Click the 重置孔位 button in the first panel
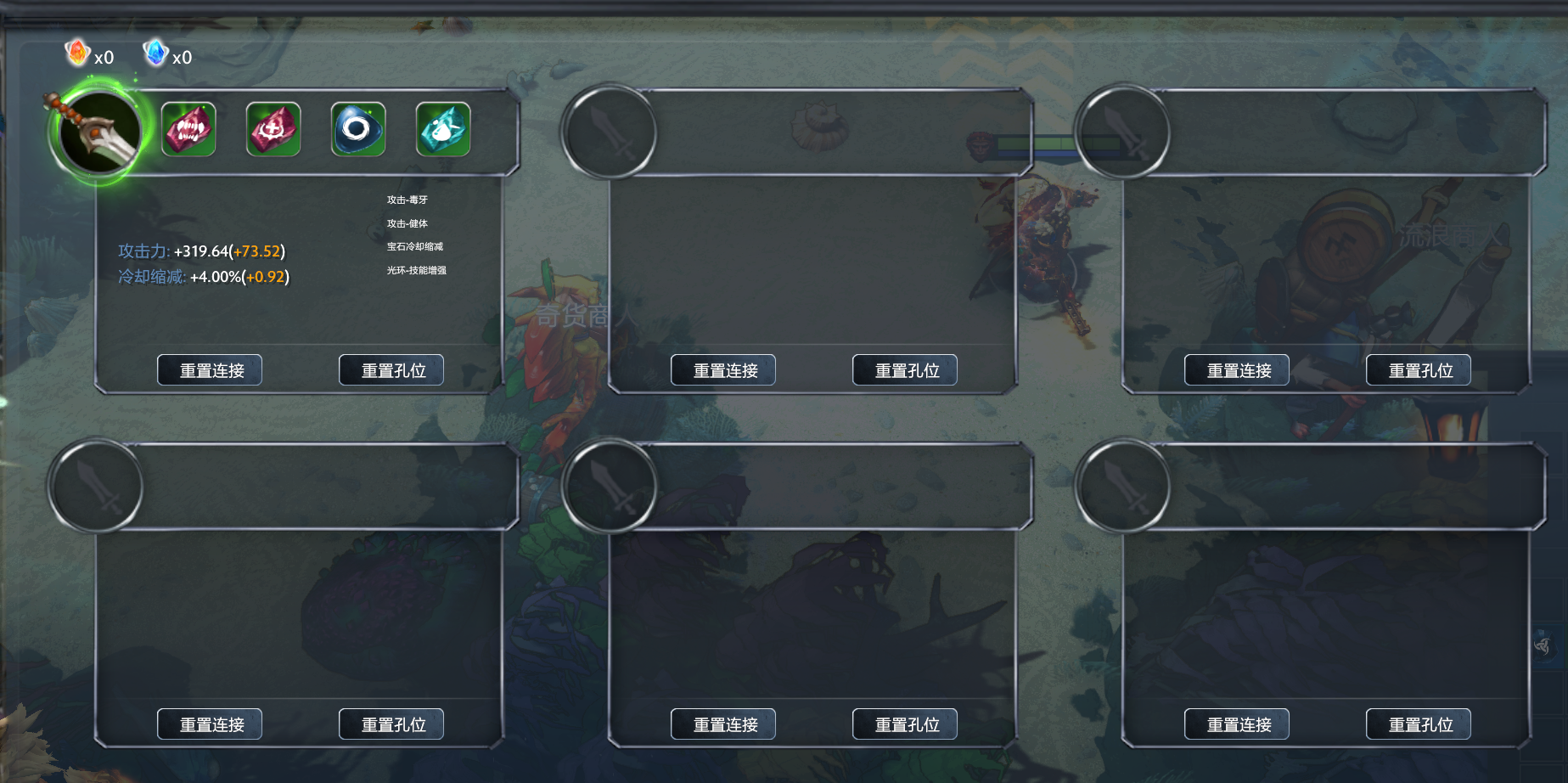Image resolution: width=1568 pixels, height=783 pixels. (391, 369)
